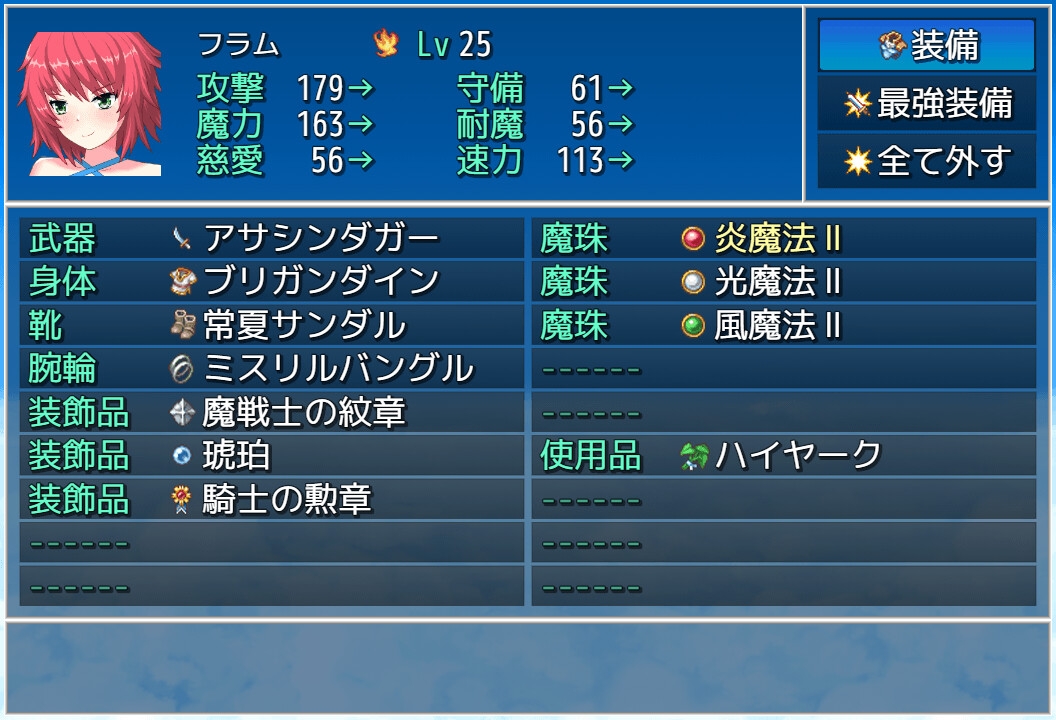Select the アサシンダガー weapon slot
The height and width of the screenshot is (720, 1056).
pyautogui.click(x=271, y=238)
